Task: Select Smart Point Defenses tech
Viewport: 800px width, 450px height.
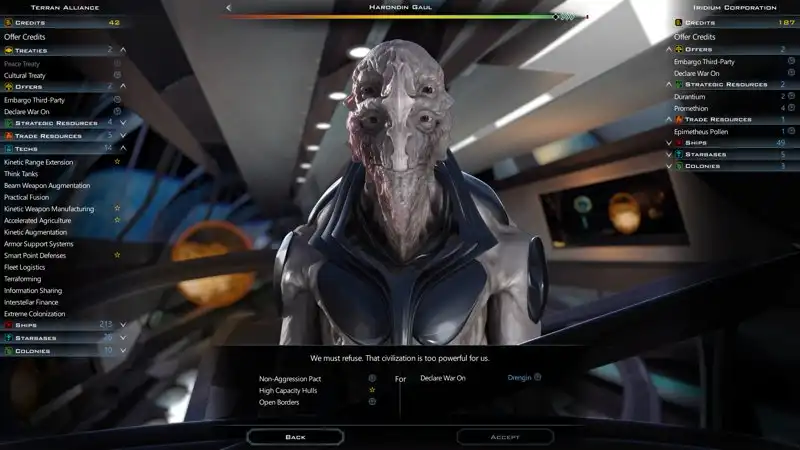Action: (x=37, y=255)
